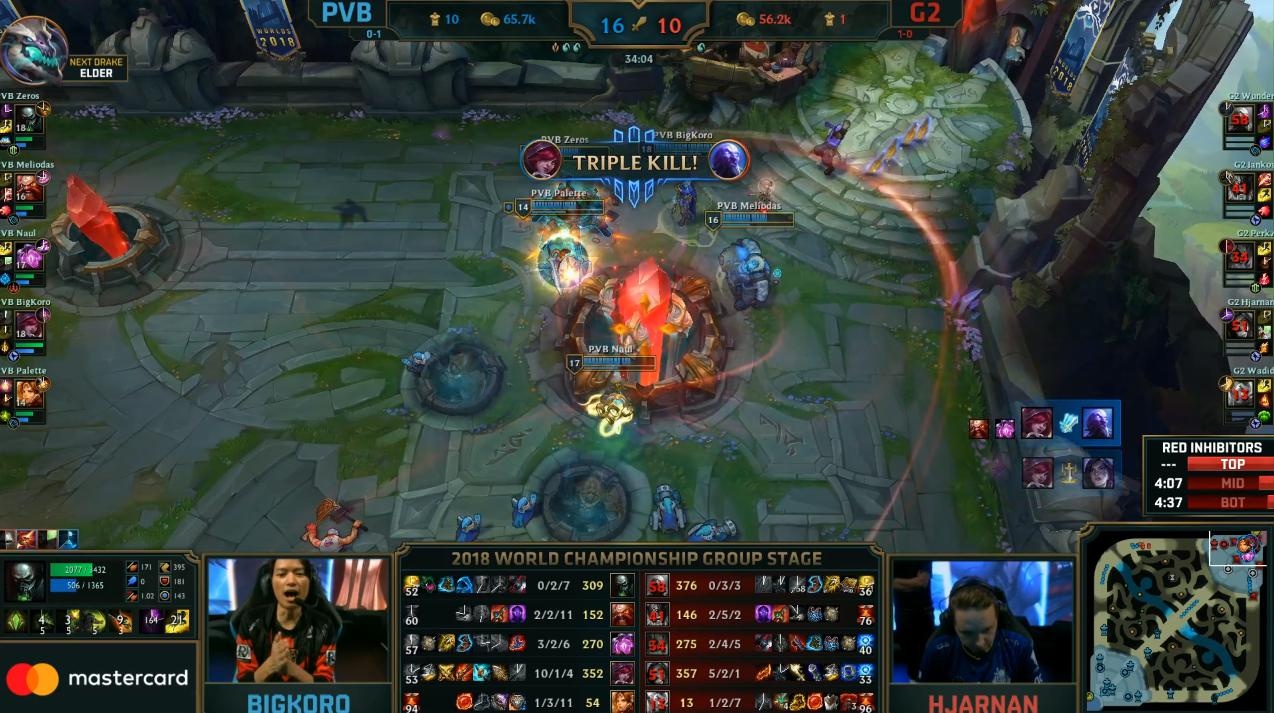Open the BIGKORO player camera feed
The image size is (1274, 713).
297,620
